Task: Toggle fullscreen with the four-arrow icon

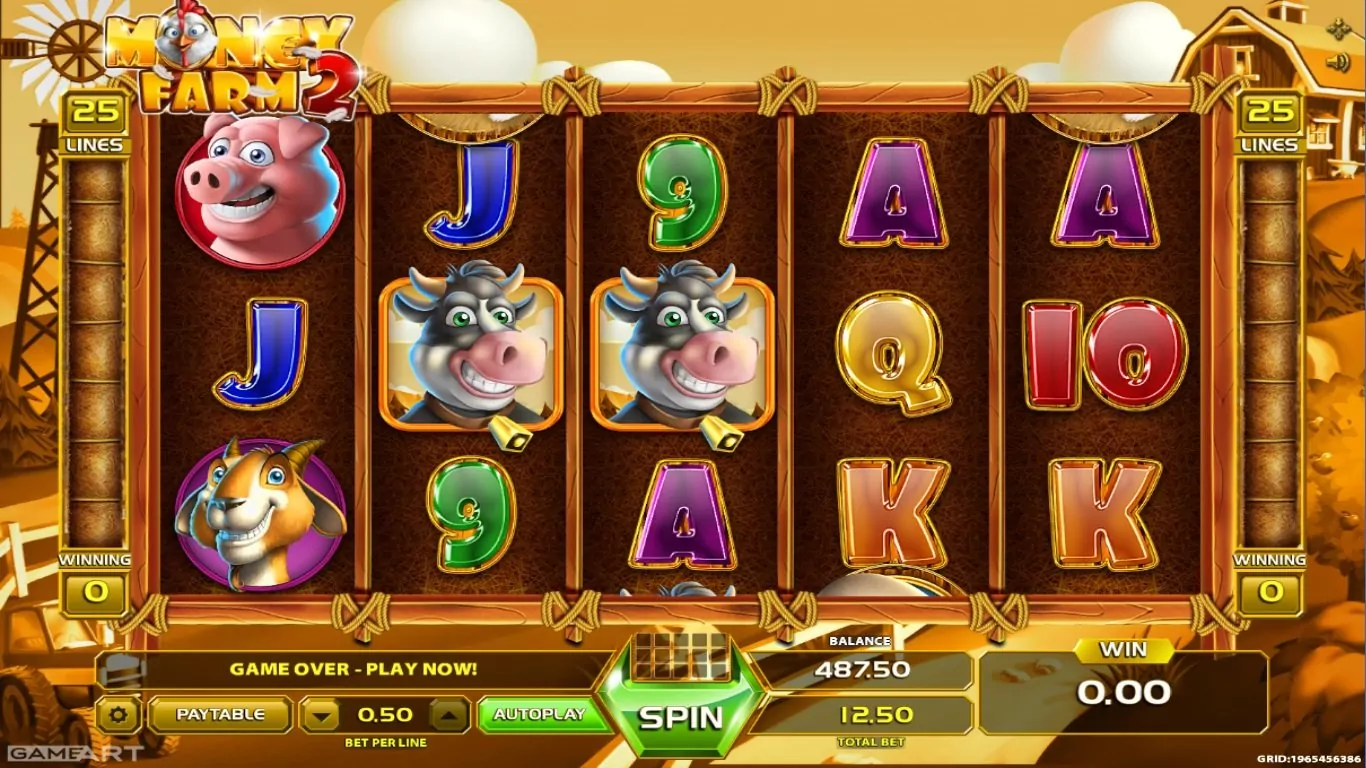Action: (x=1338, y=29)
